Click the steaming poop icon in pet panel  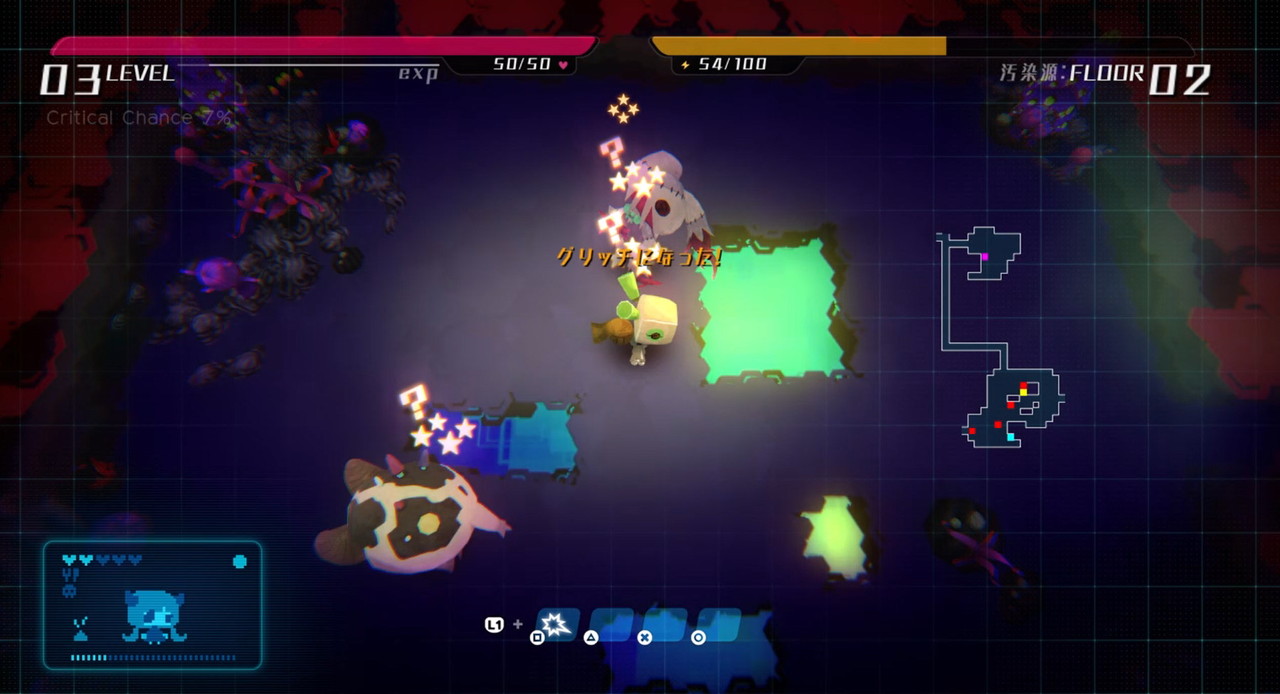click(81, 629)
